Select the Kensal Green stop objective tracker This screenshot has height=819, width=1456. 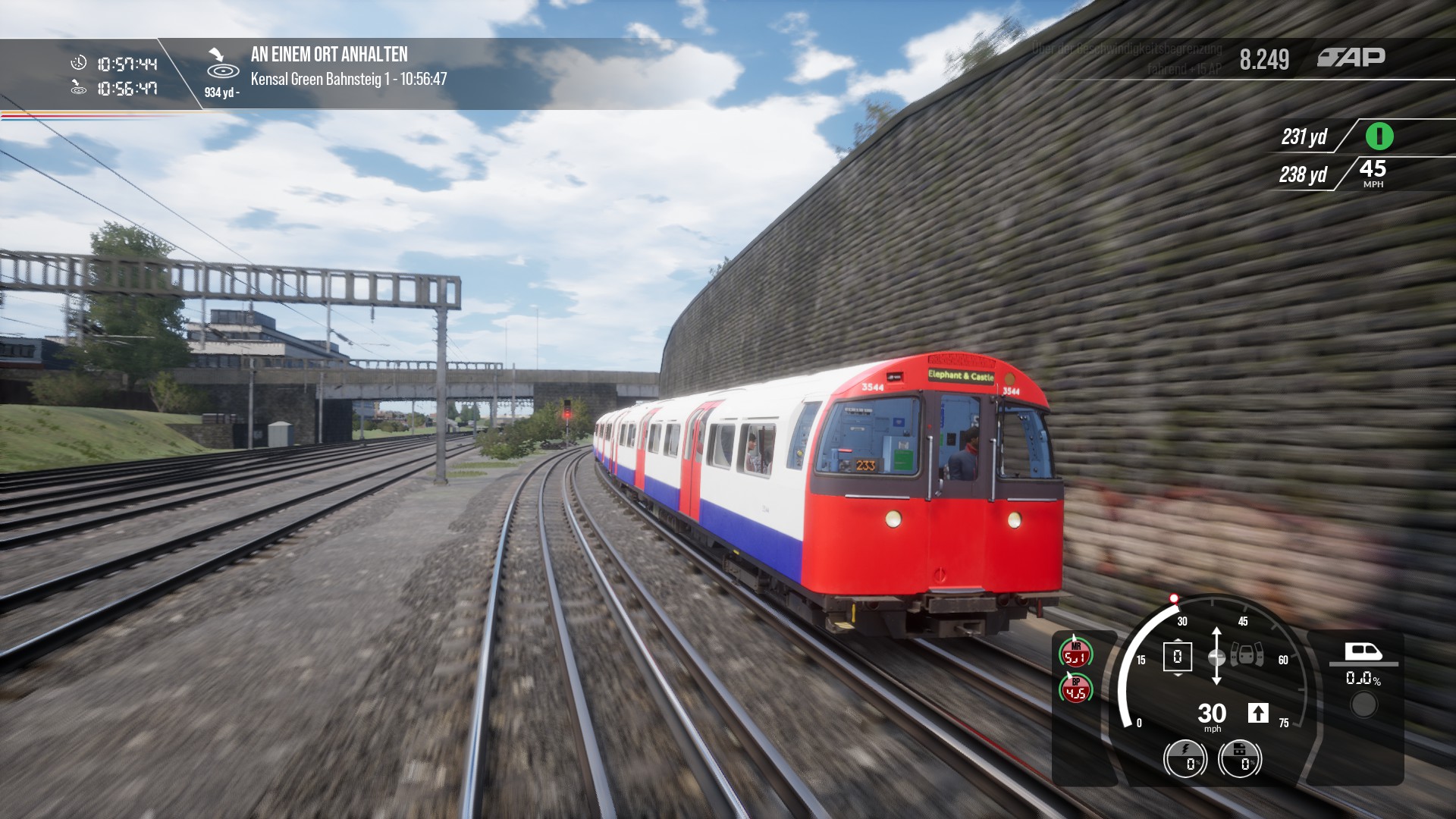[348, 78]
